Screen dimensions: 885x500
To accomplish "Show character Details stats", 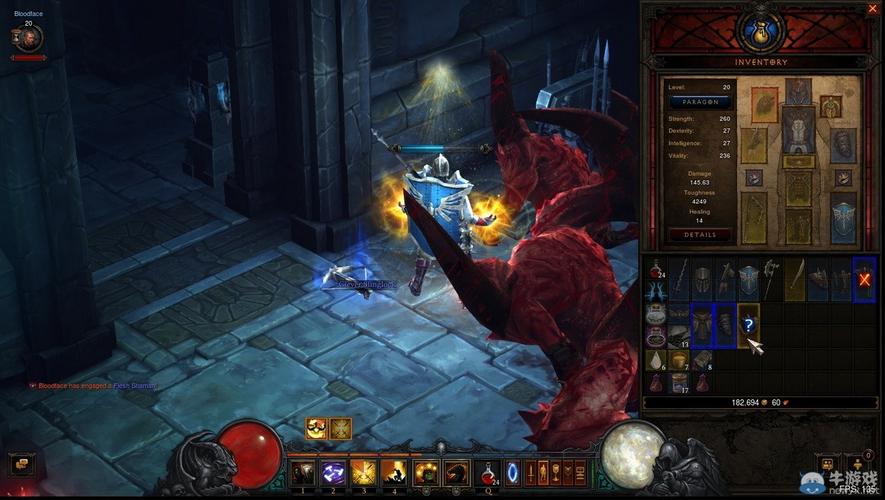I will [700, 235].
